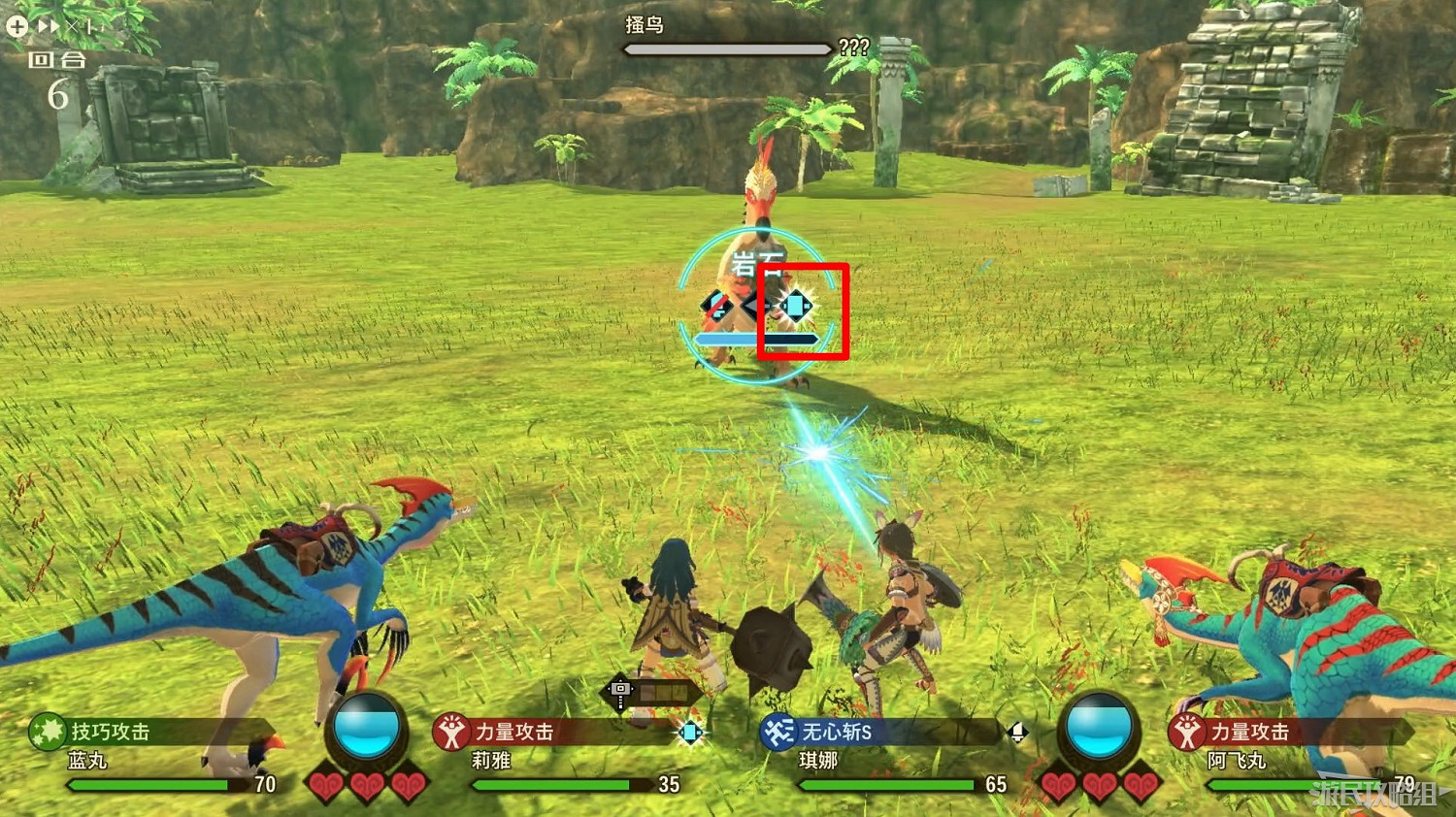The image size is (1456, 817).
Task: Expand 蓝丸's kinship gauge orb
Action: click(367, 735)
